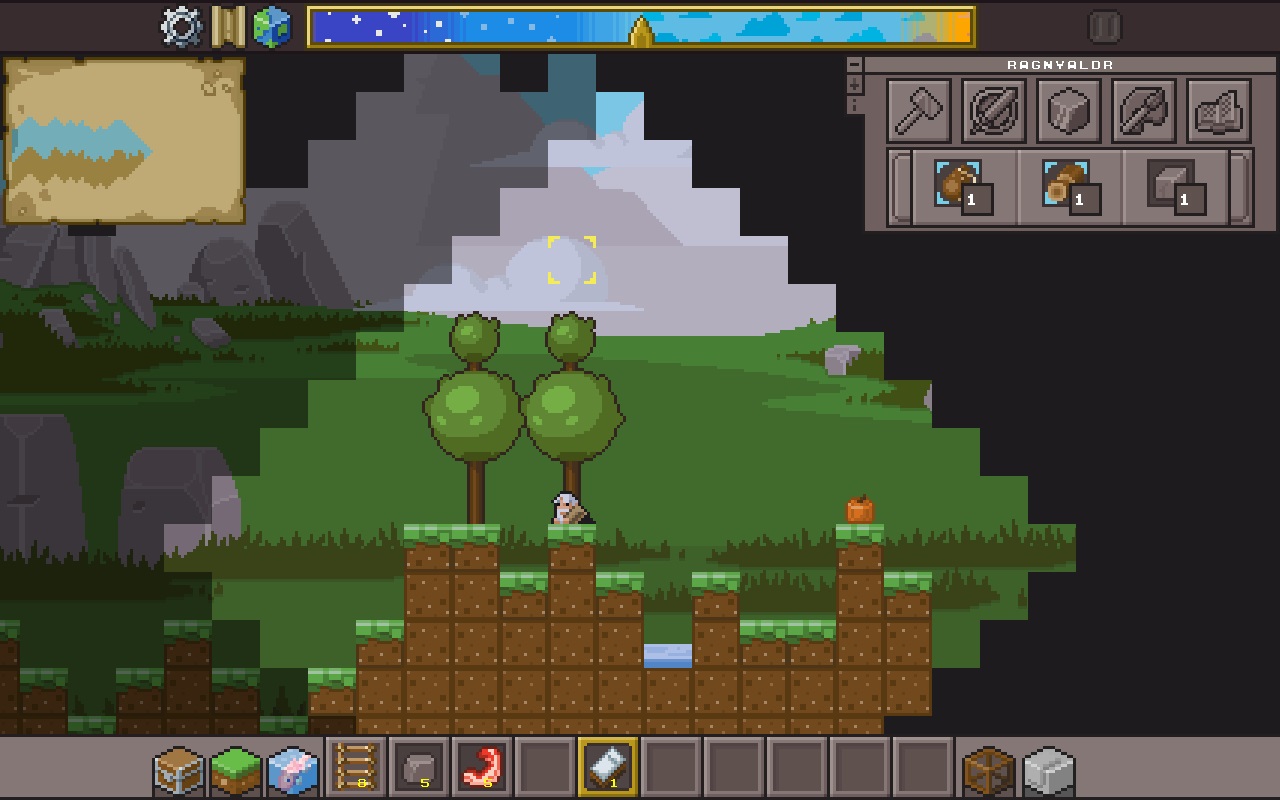The image size is (1280, 800).
Task: Click the grass dirt block button
Action: [x=236, y=770]
